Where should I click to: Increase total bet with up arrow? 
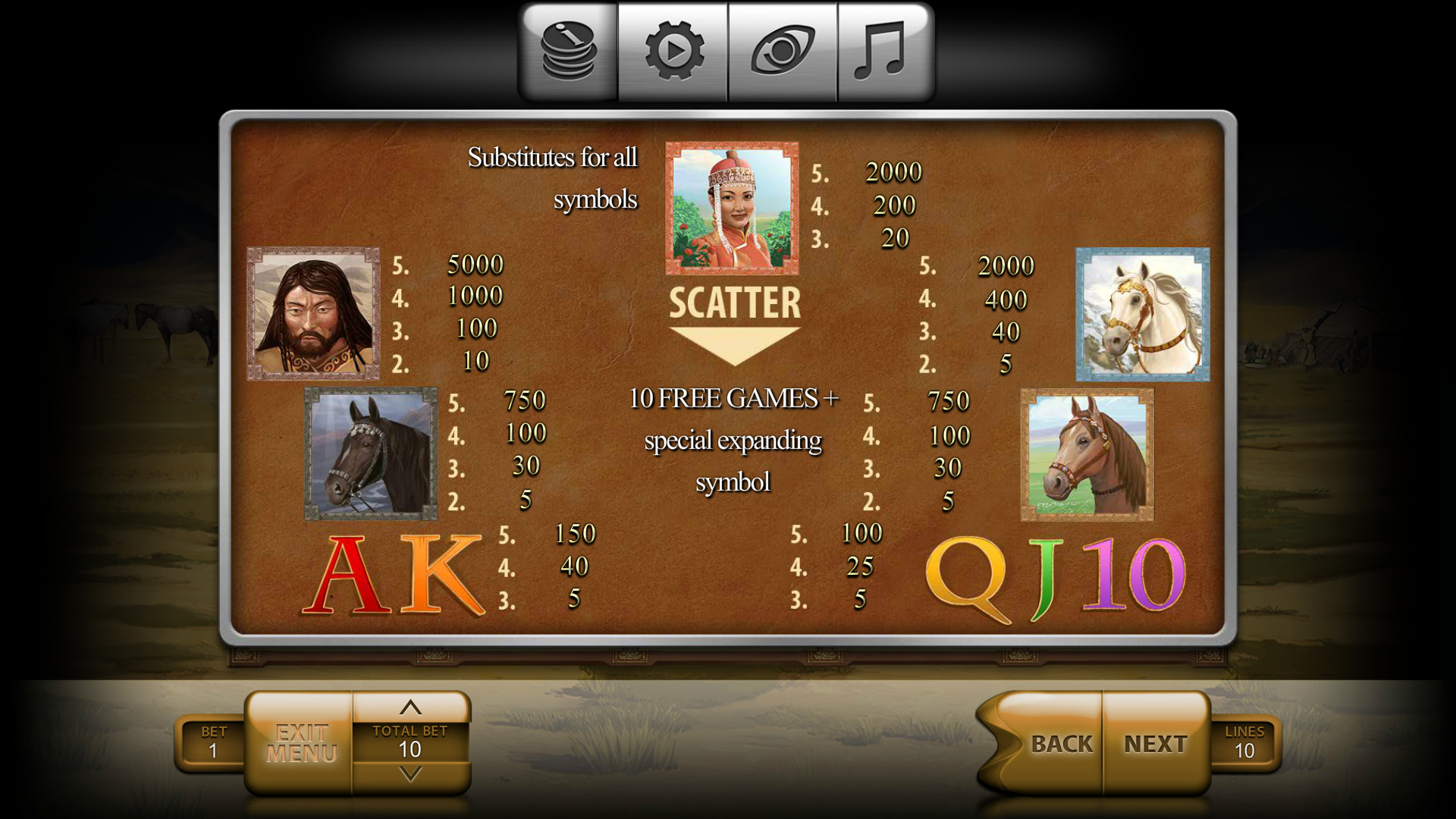tap(410, 708)
